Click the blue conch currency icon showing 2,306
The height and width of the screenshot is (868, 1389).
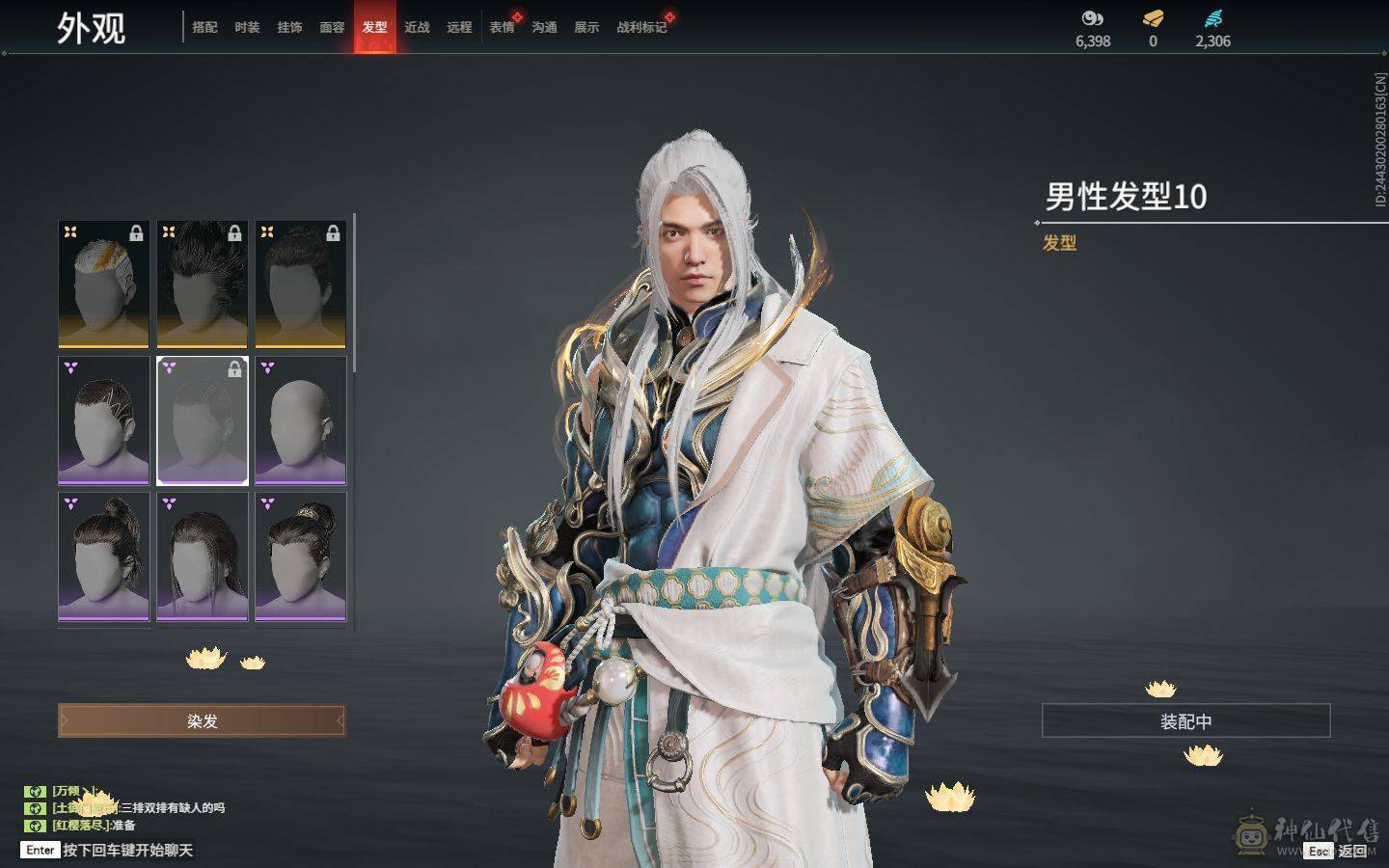click(1213, 17)
